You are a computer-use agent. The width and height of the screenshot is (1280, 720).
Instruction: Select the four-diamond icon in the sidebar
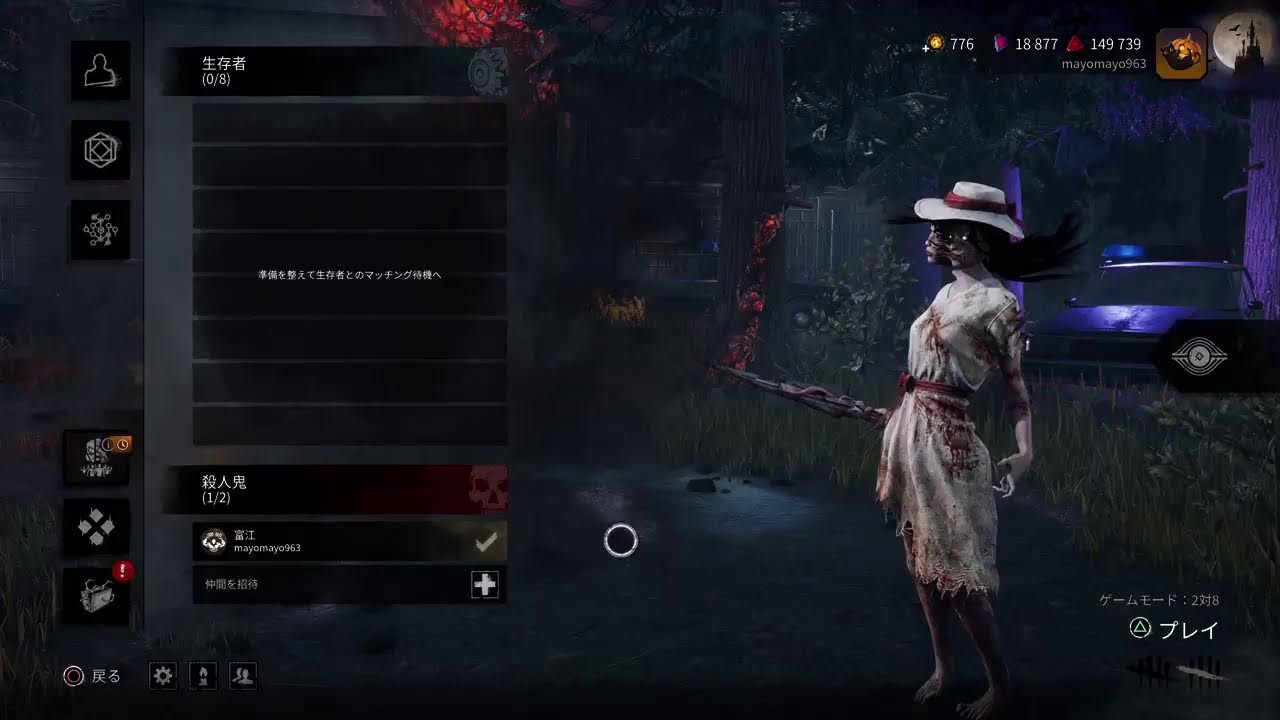(97, 527)
